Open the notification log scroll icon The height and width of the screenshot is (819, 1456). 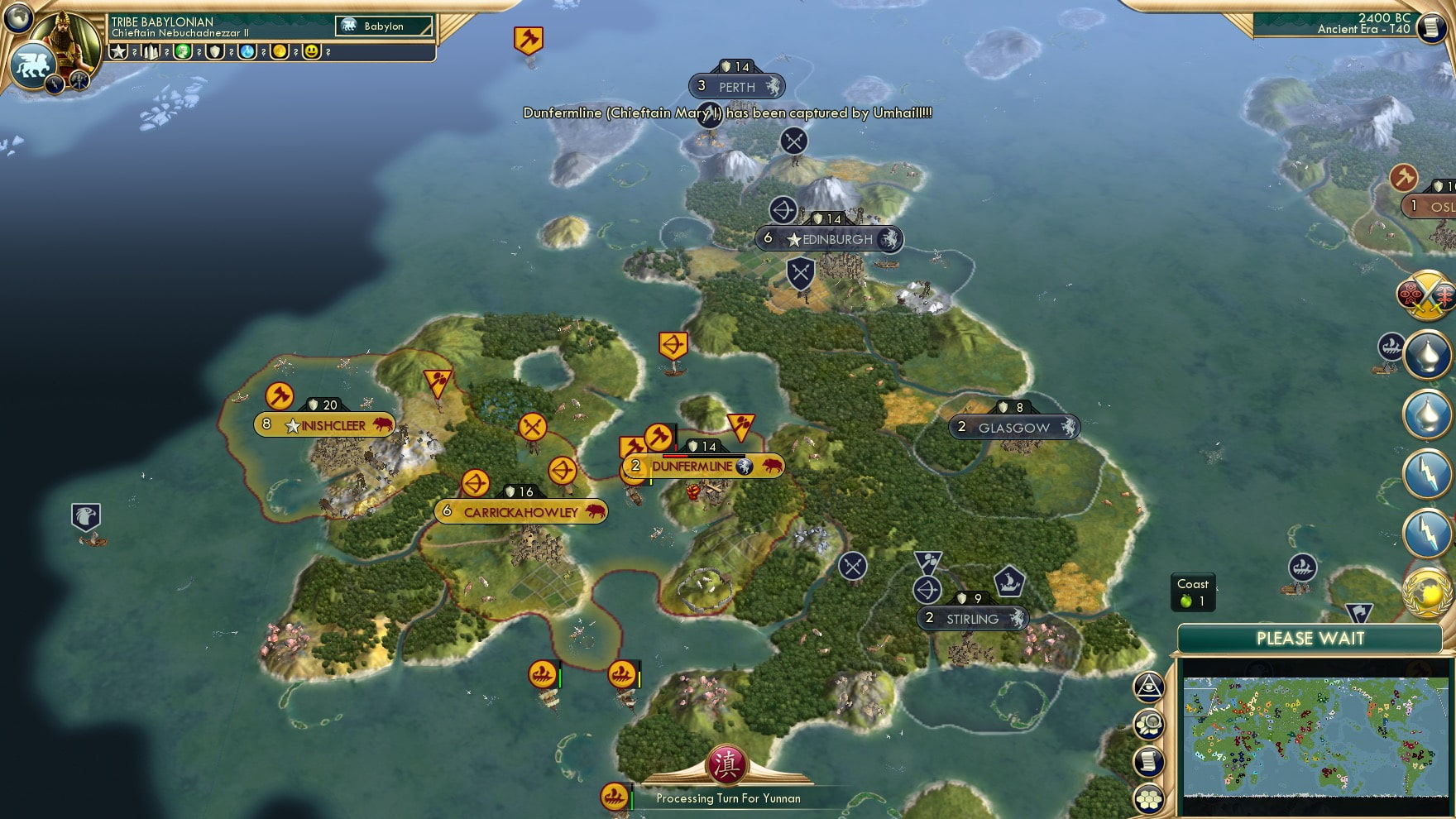[1148, 760]
